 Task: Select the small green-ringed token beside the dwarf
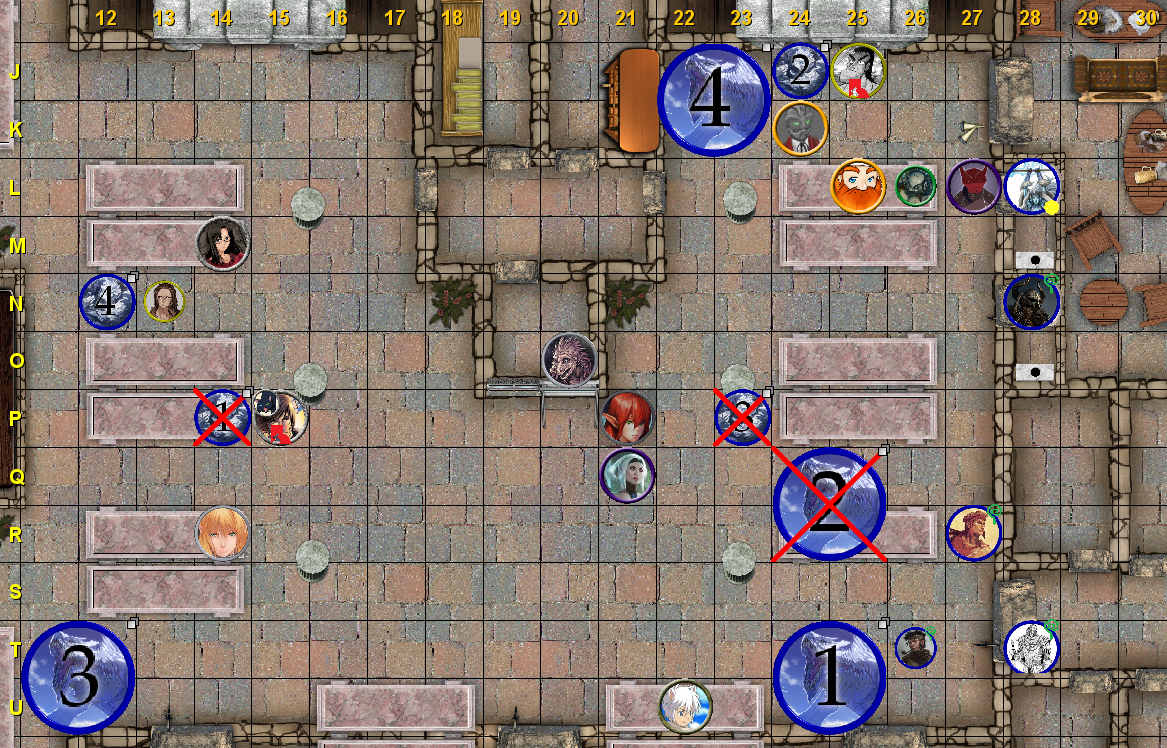[x=915, y=186]
